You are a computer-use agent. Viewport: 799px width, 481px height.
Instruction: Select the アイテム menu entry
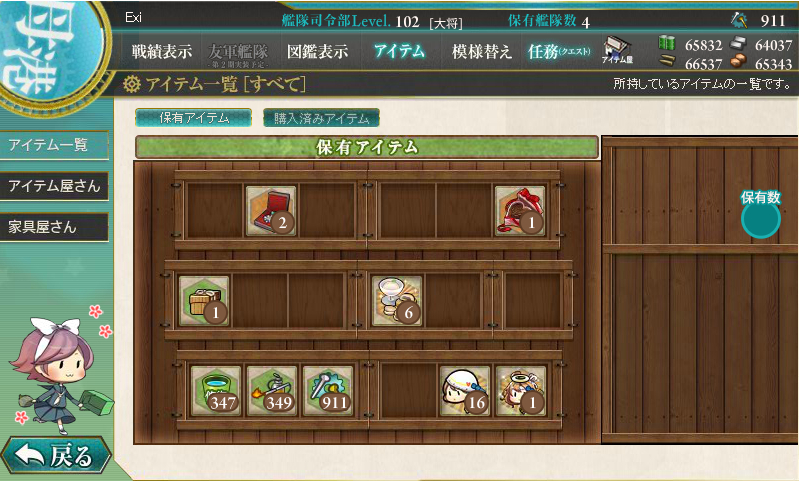399,51
